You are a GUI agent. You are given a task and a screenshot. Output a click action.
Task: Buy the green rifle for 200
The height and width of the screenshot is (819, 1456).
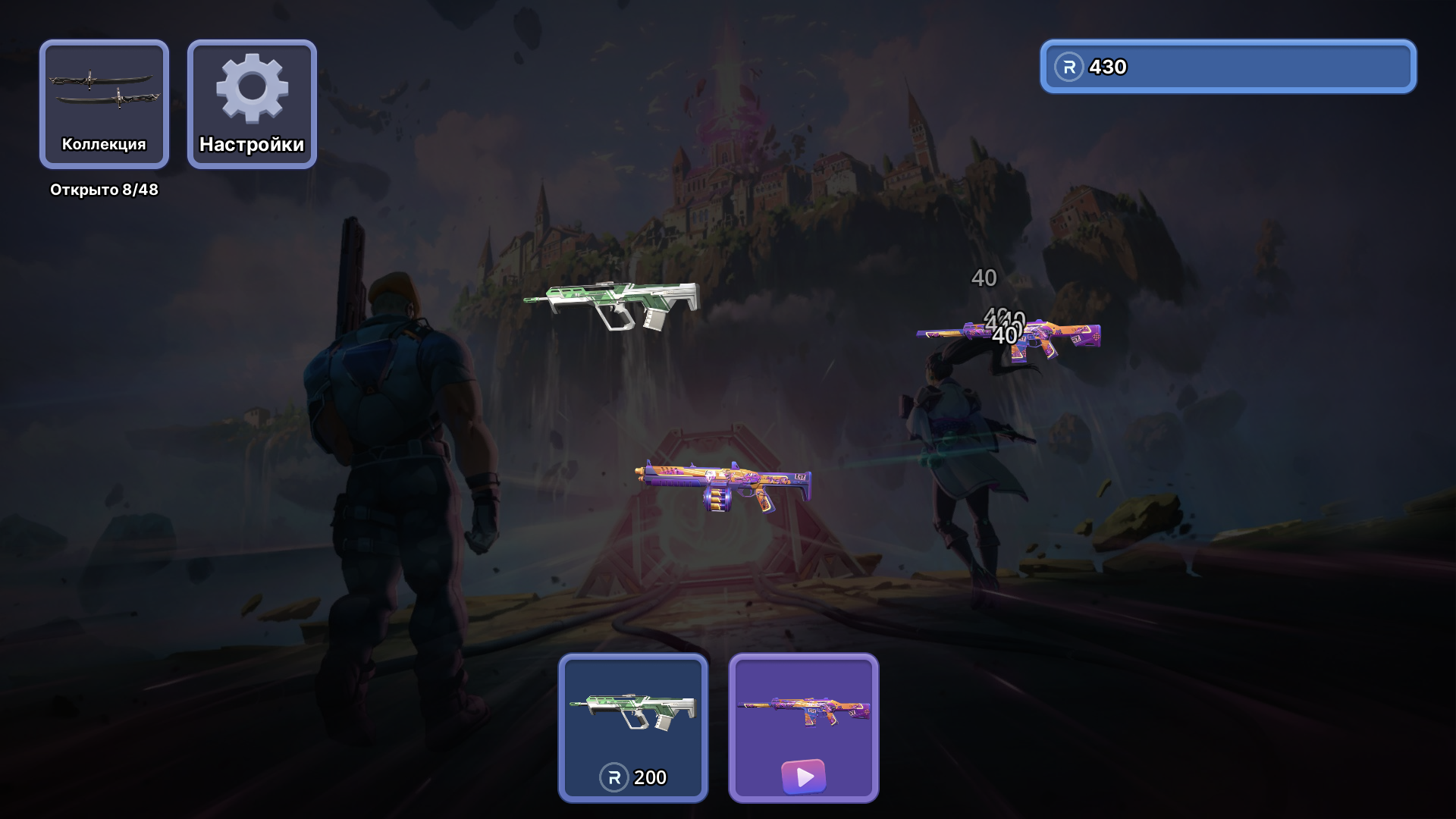(633, 728)
